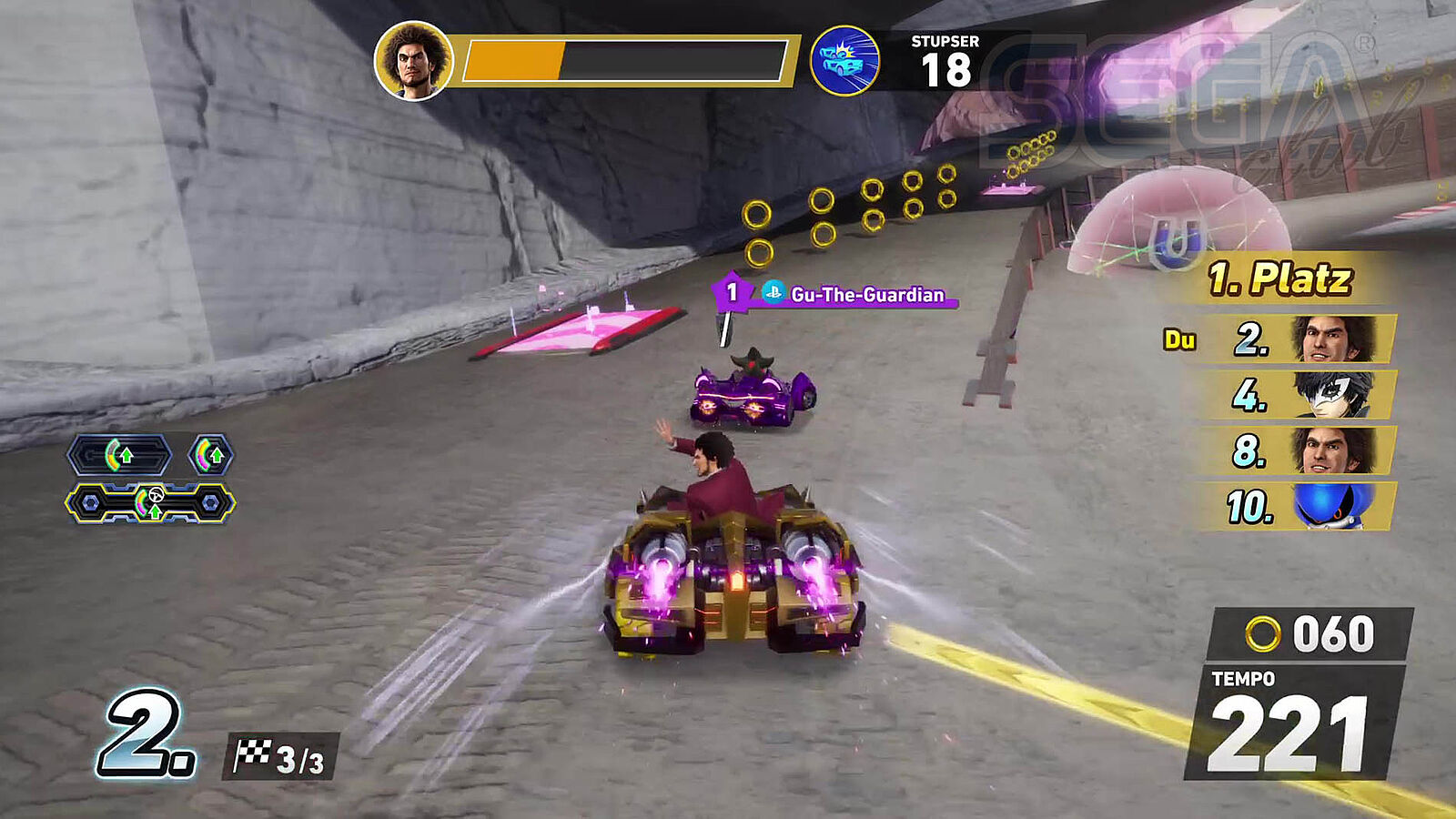Select the blue car Stupser icon
Viewport: 1456px width, 819px height.
click(844, 61)
